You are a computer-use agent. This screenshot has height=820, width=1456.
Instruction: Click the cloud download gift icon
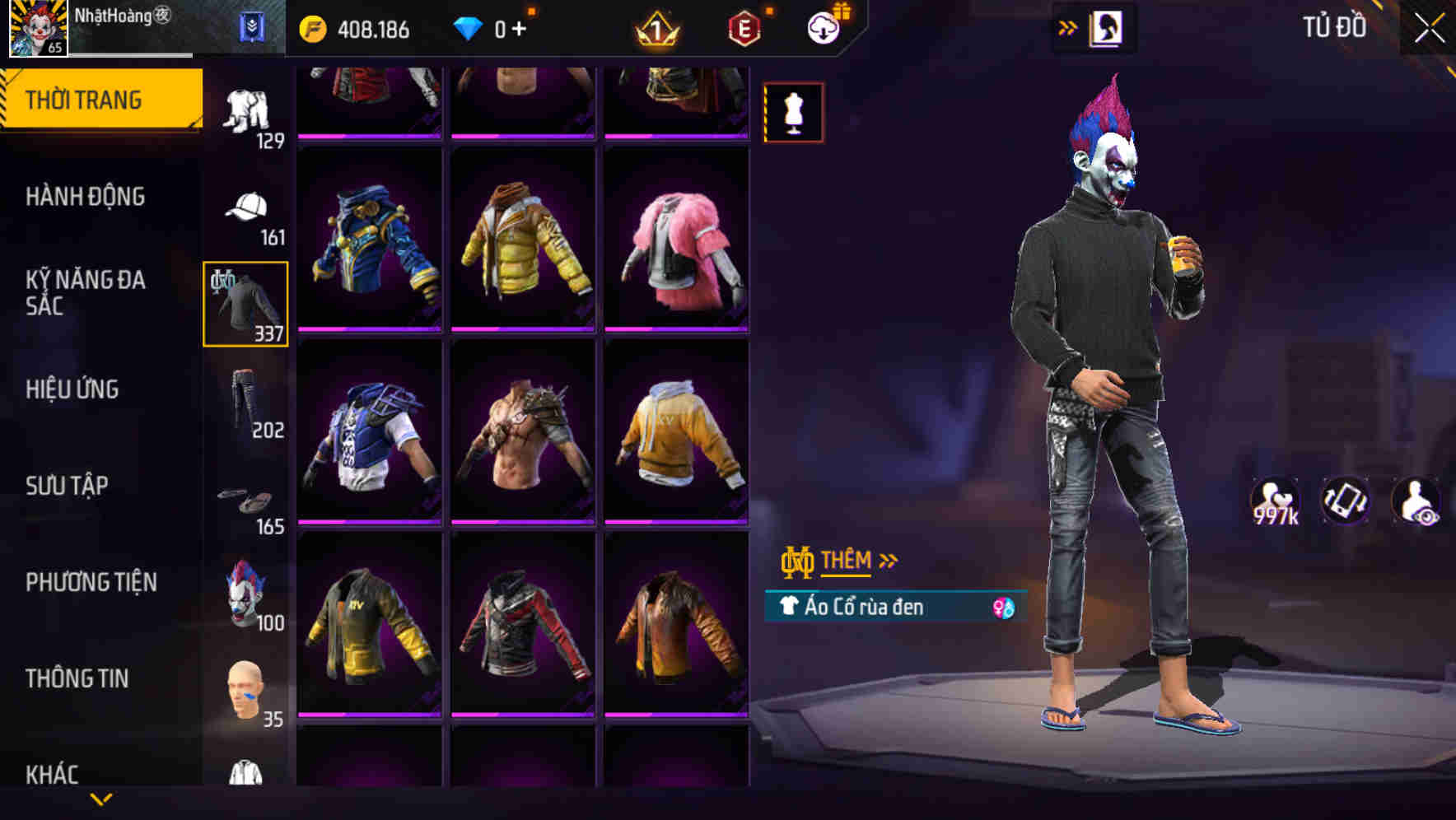tap(828, 27)
